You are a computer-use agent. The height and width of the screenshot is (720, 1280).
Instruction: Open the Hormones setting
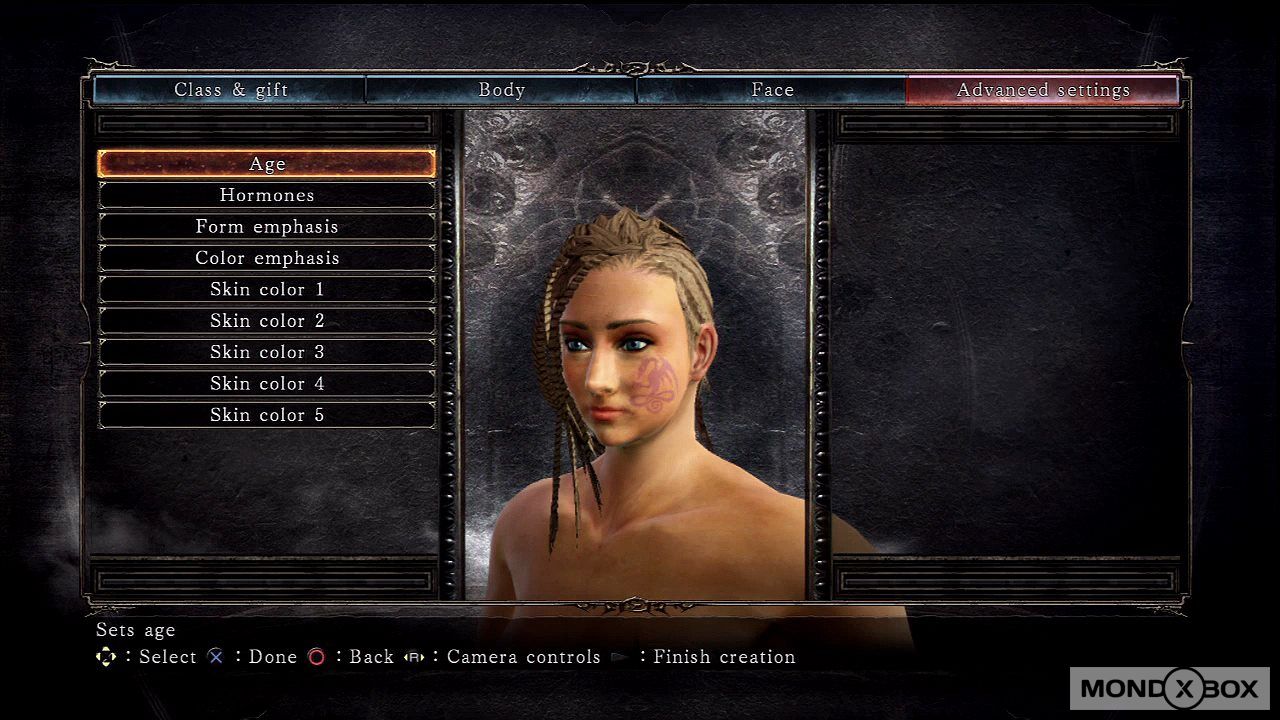pyautogui.click(x=267, y=195)
